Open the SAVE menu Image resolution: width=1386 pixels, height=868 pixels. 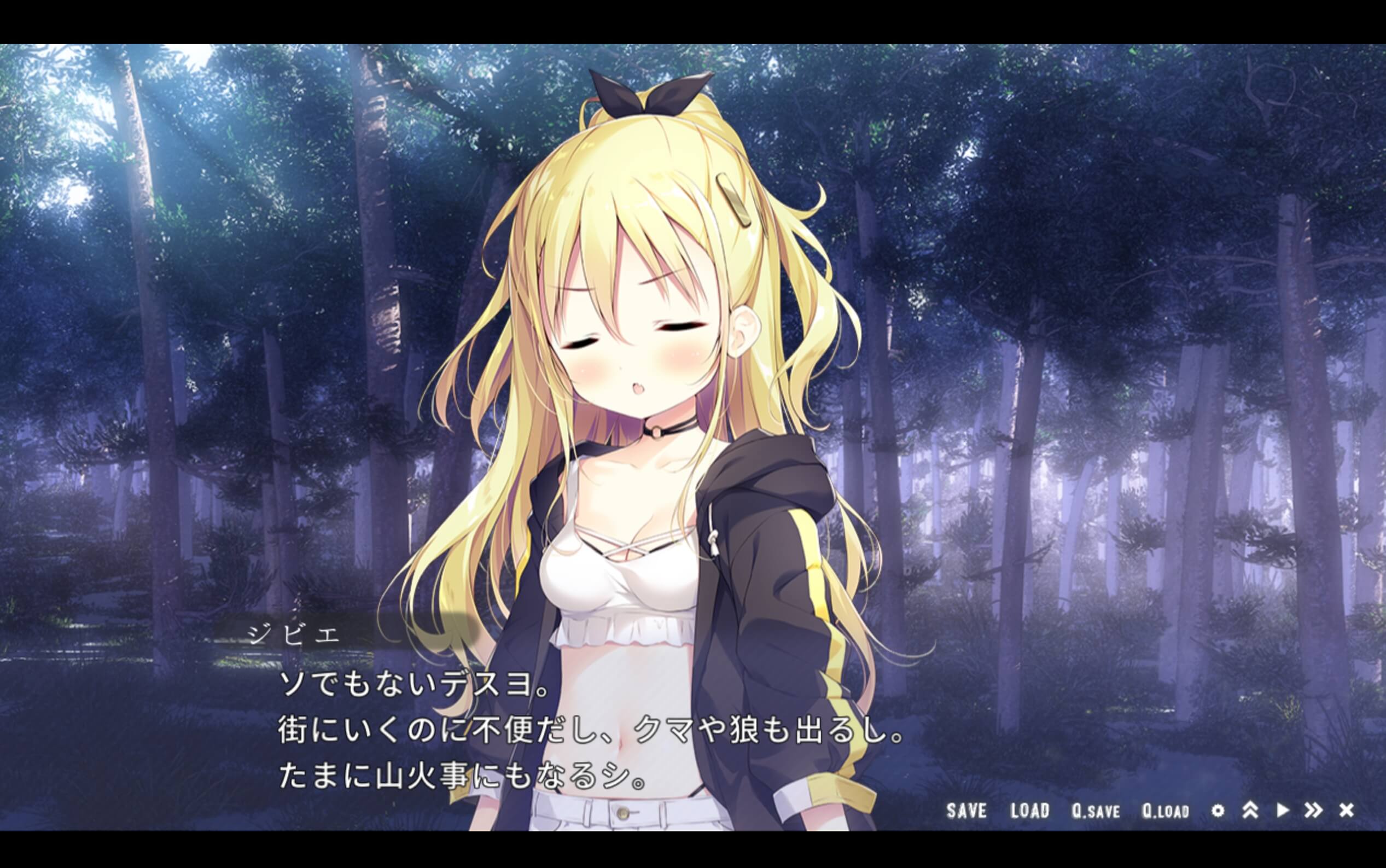966,811
